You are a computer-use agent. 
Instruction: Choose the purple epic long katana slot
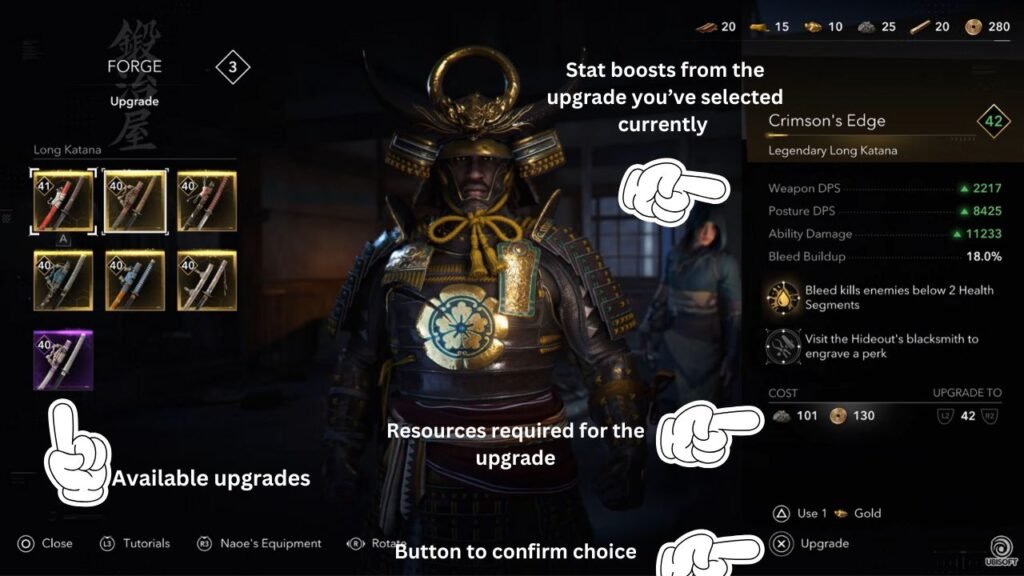(63, 360)
